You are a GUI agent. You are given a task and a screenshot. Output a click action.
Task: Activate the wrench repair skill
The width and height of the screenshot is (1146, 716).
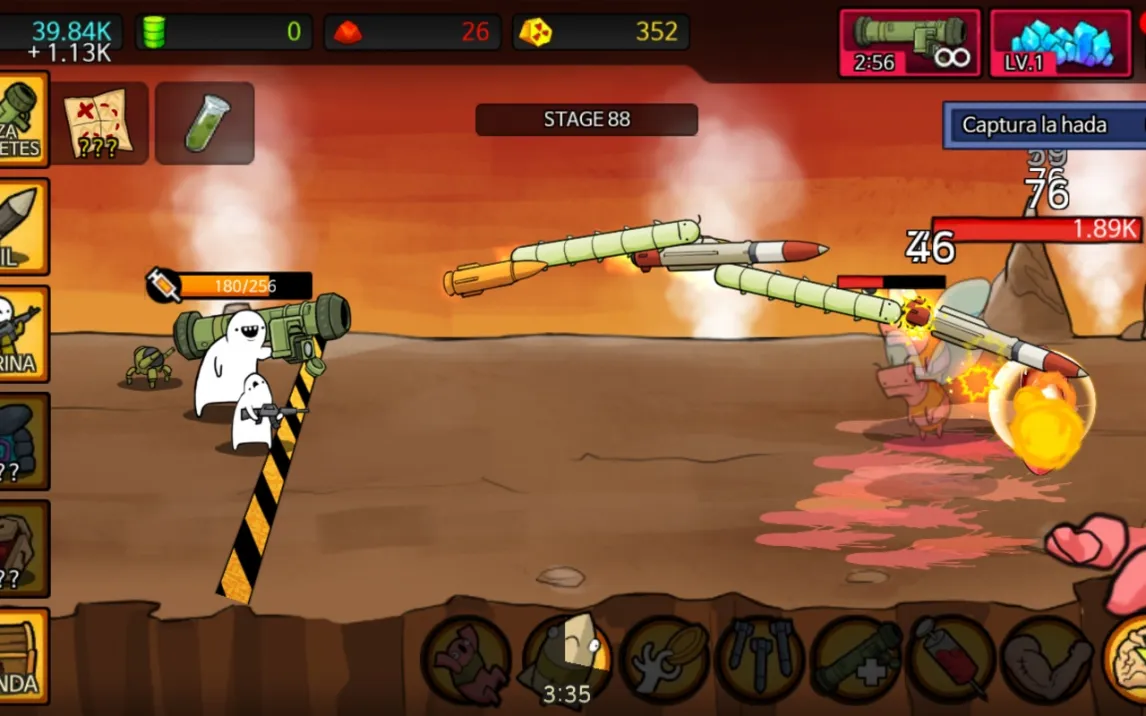point(664,660)
